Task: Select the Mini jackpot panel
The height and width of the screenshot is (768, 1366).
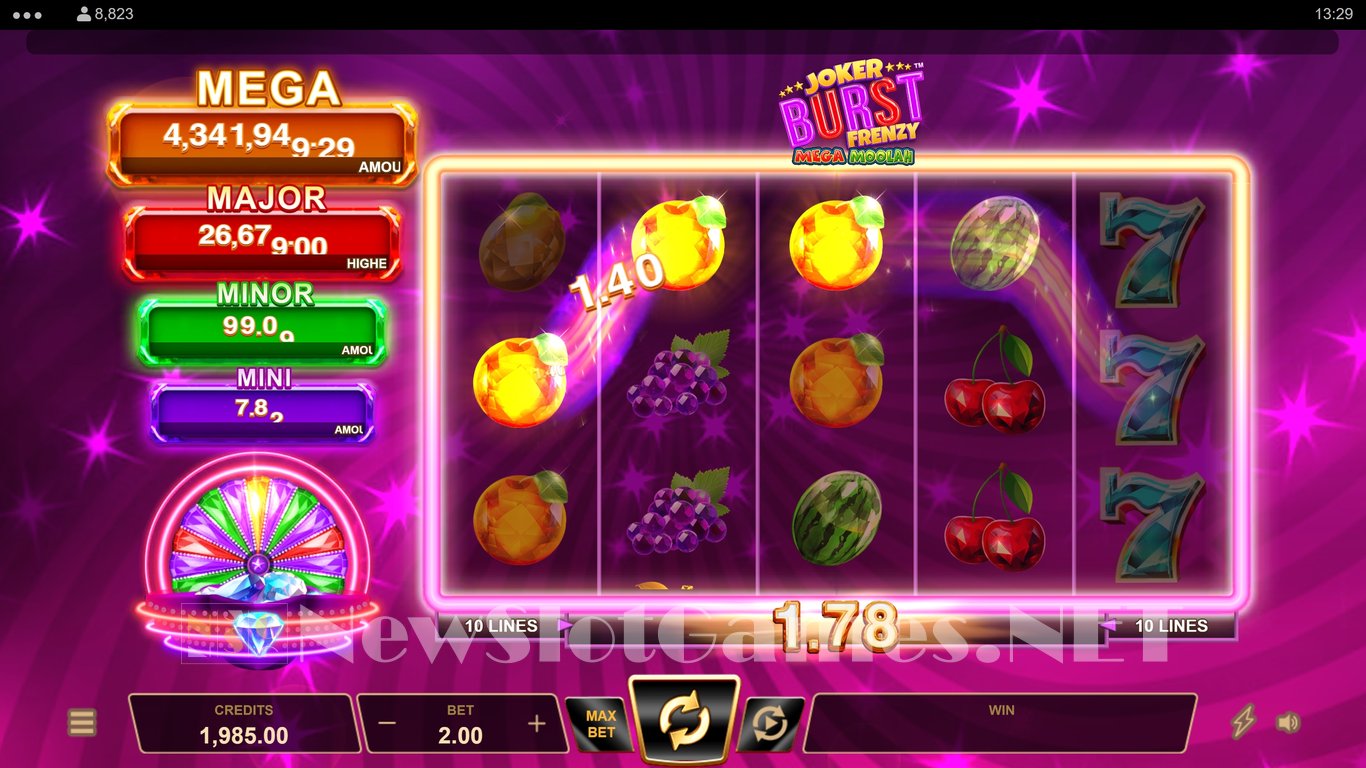Action: [x=262, y=411]
